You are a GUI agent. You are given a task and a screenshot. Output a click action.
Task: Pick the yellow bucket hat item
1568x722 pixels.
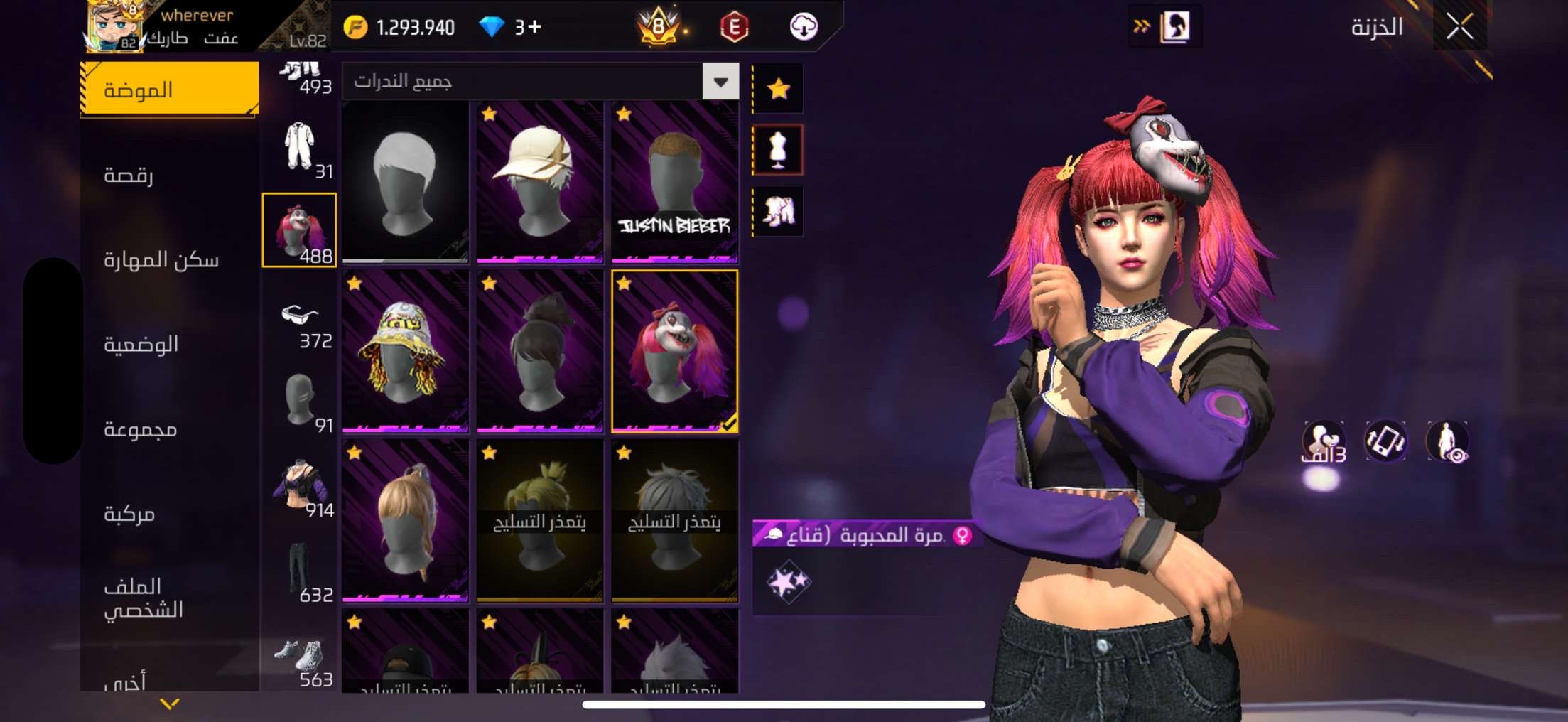[405, 351]
